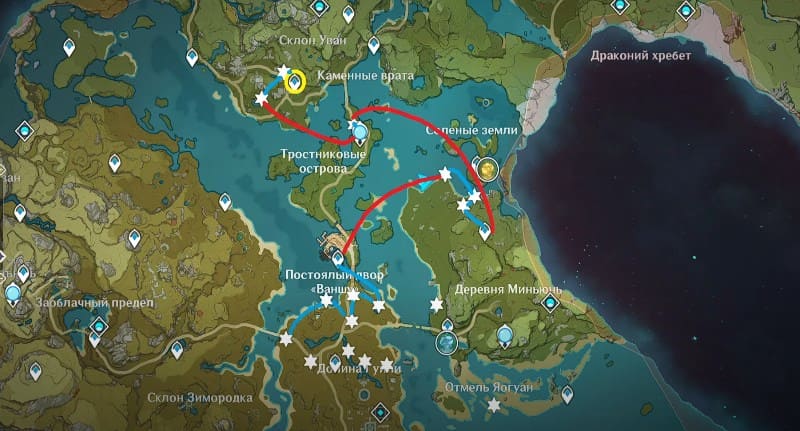Choose the teleport waypoint above Склон Зимородка label

click(178, 350)
